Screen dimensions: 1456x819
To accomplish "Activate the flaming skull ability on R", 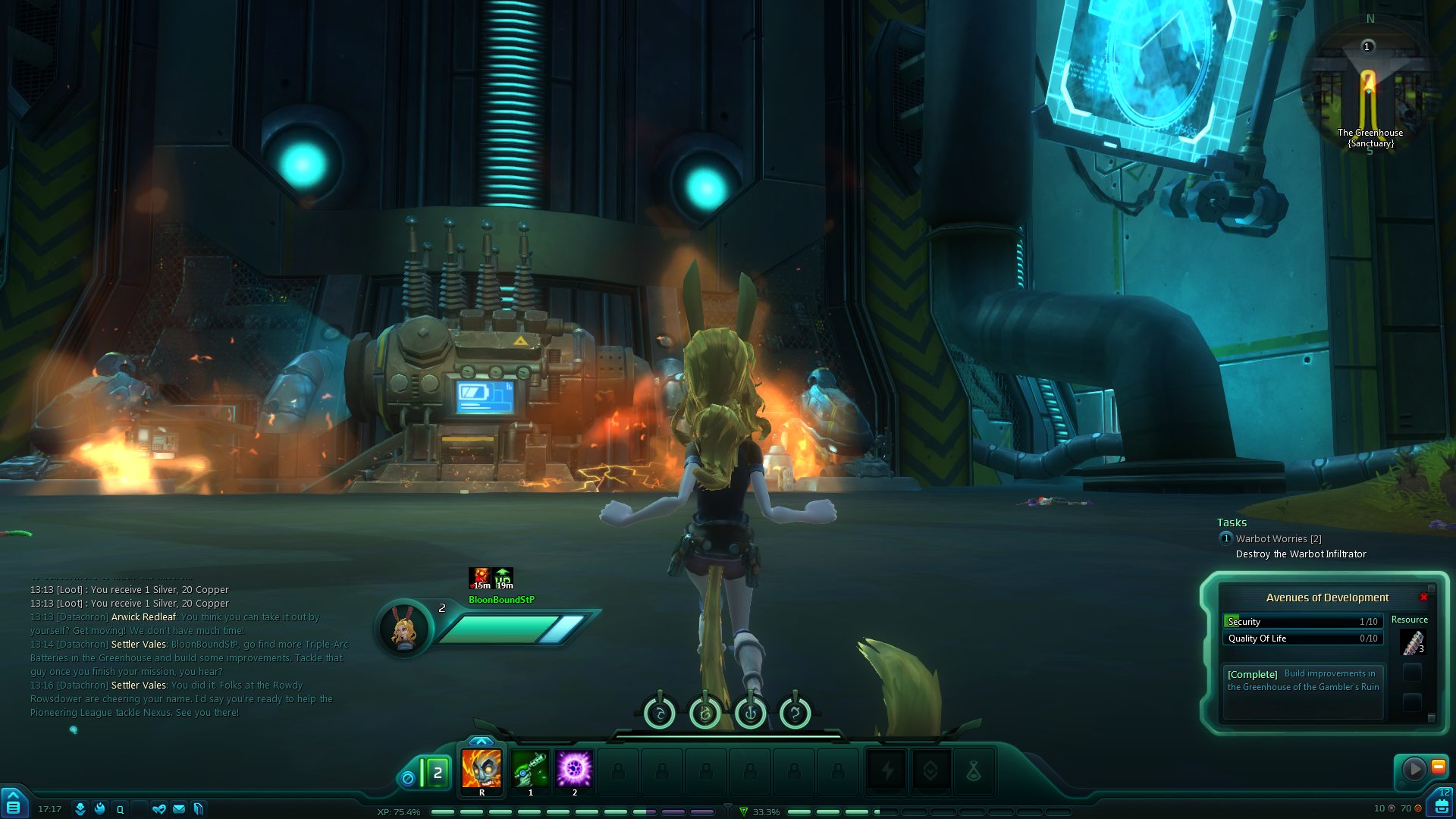I will [x=482, y=769].
